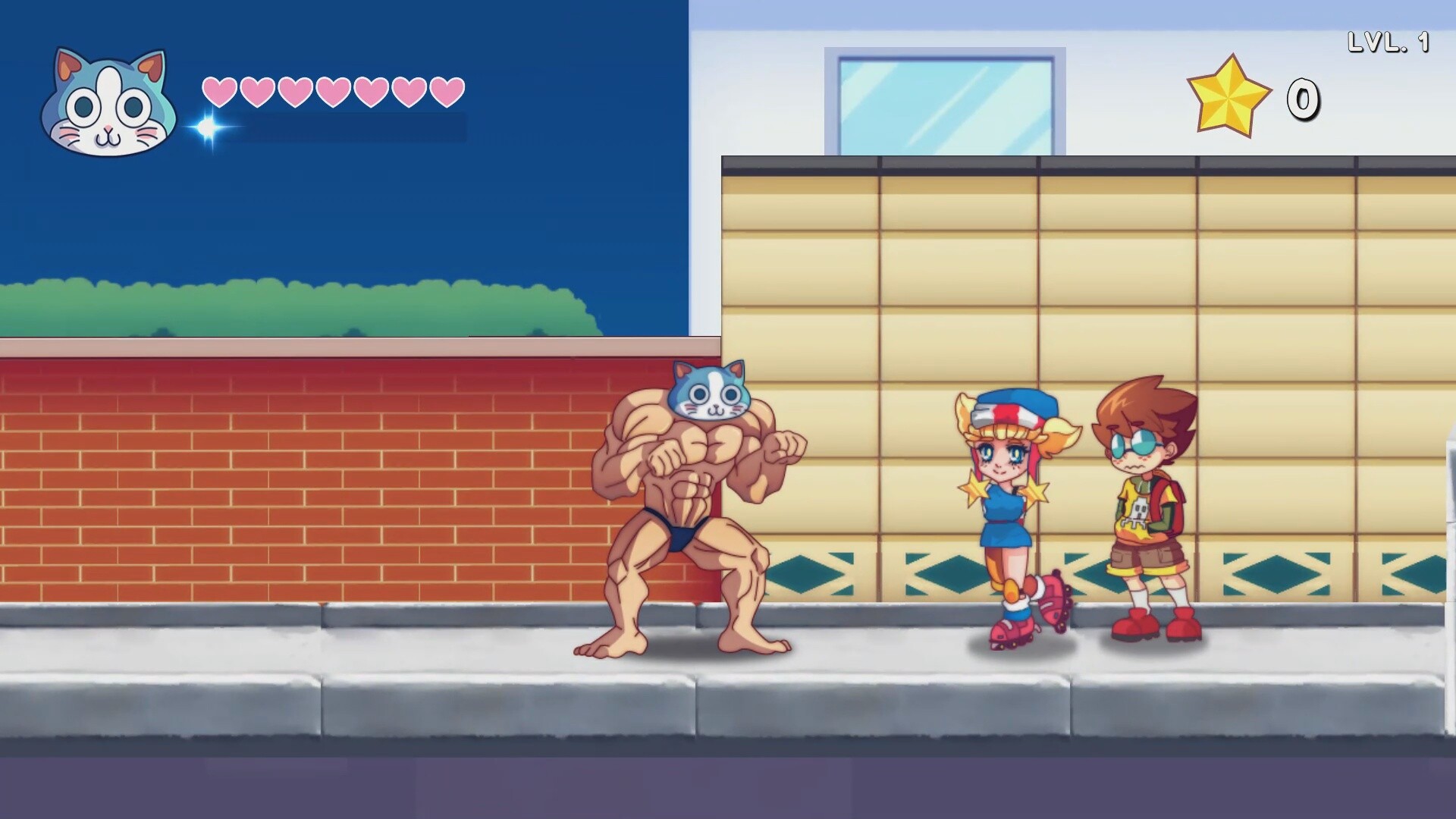The width and height of the screenshot is (1456, 819).
Task: Toggle the middle heart in the health display
Action: click(x=331, y=89)
